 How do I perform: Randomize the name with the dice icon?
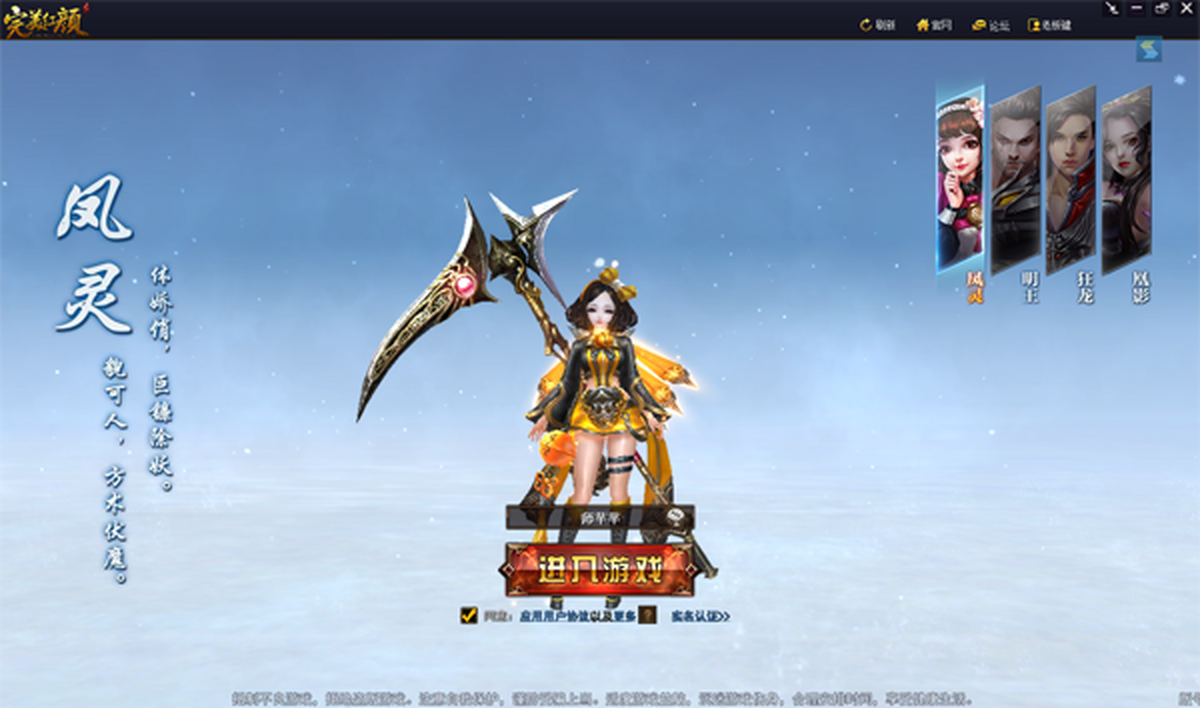point(679,517)
